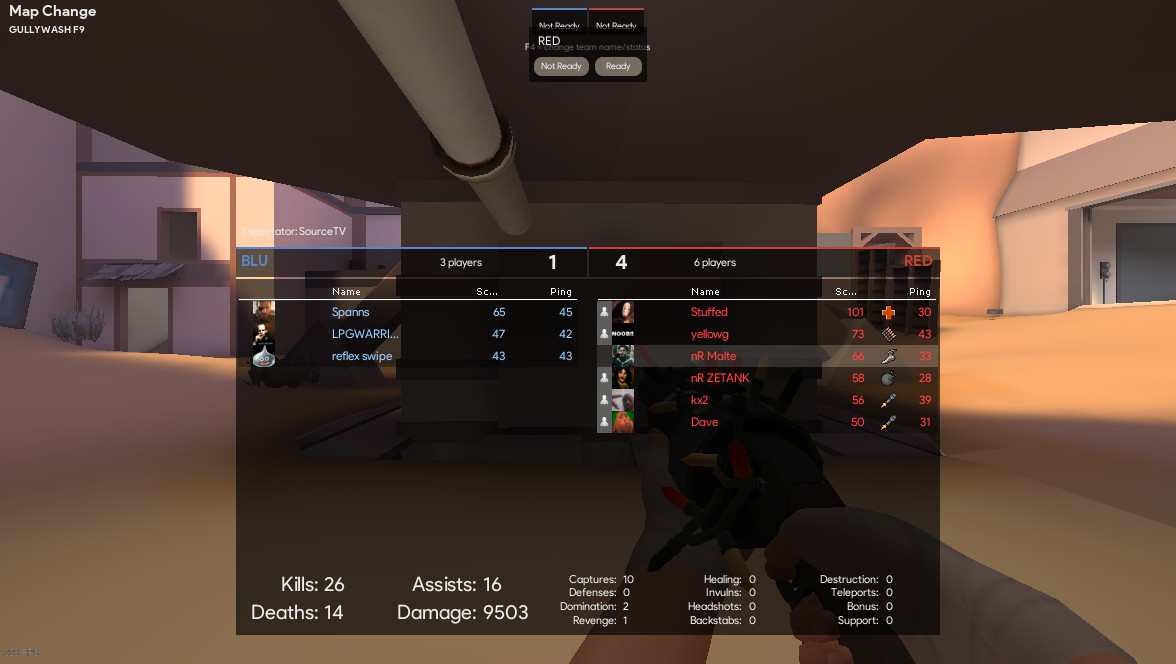Screen dimensions: 1176x664
Task: Click the yellowg player row
Action: tap(710, 334)
